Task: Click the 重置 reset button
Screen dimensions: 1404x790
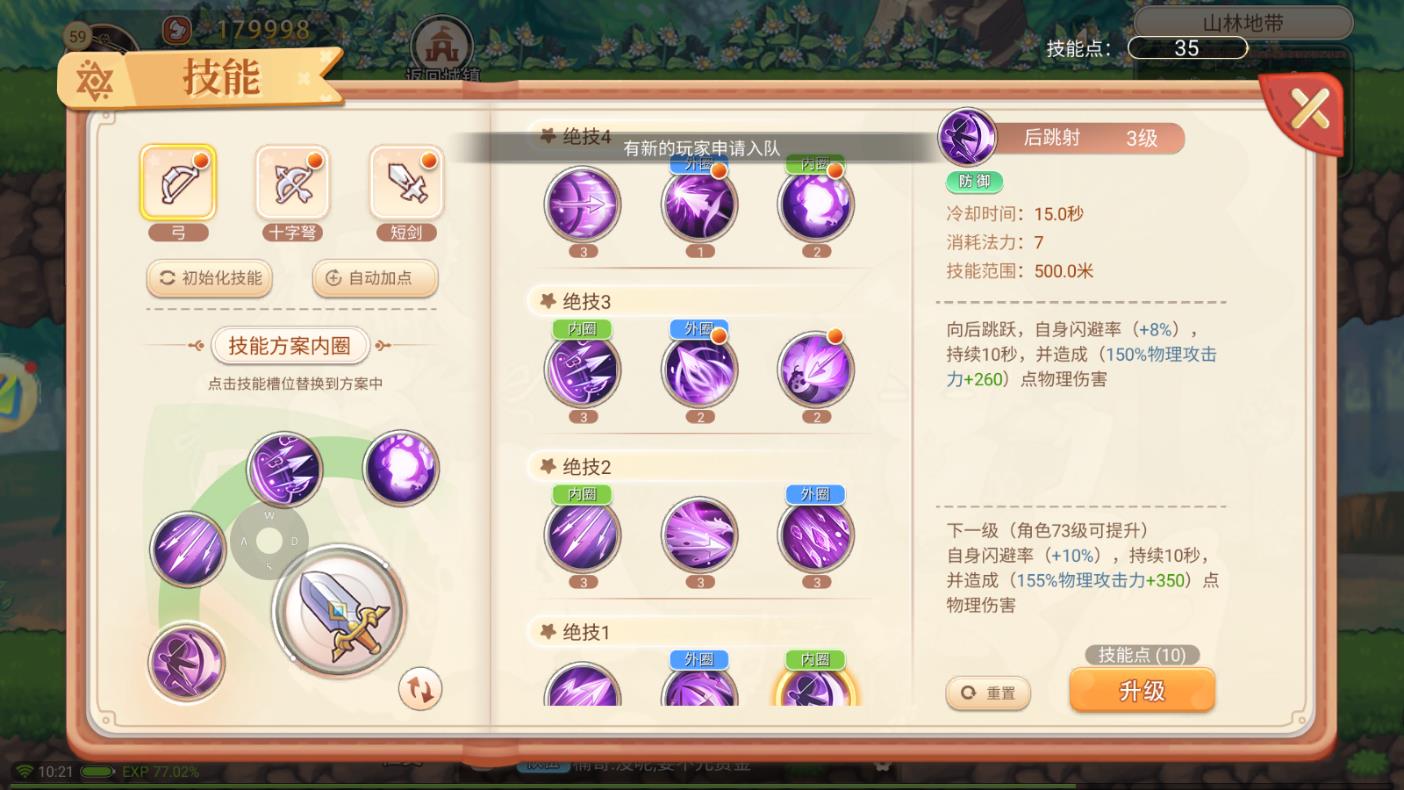Action: pos(988,692)
